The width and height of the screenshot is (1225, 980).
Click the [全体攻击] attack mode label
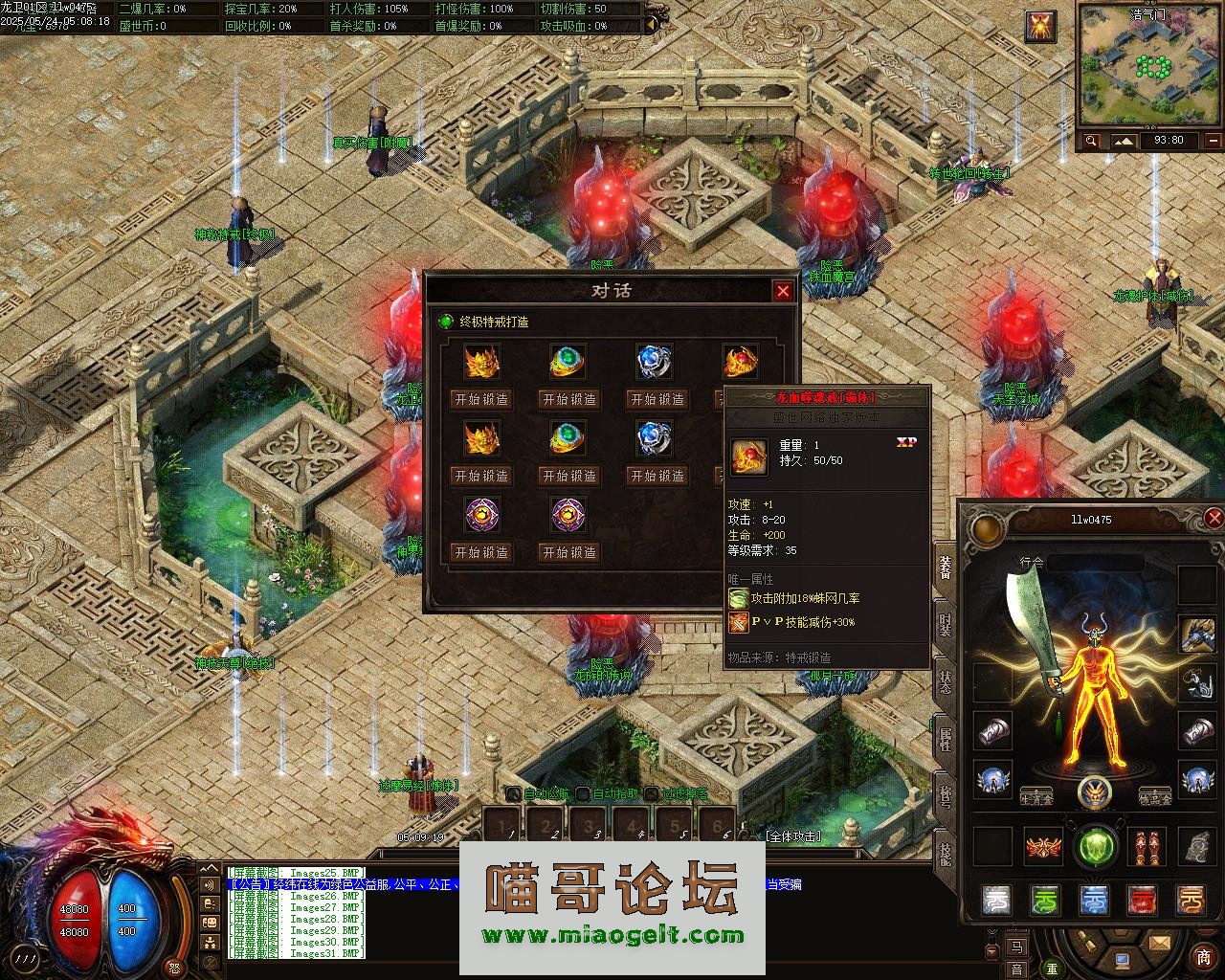click(792, 835)
